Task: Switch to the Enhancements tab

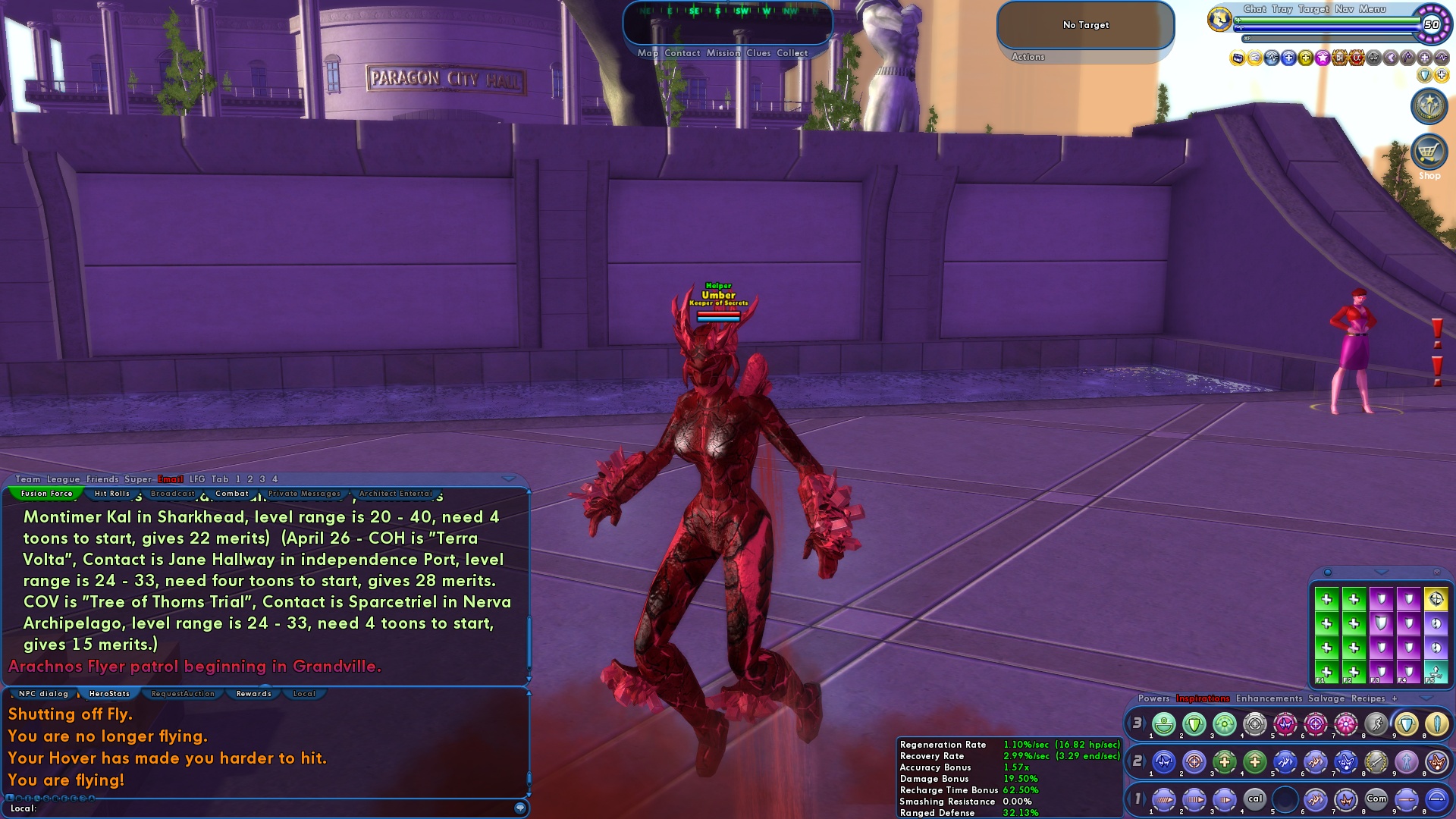Action: 1269,698
